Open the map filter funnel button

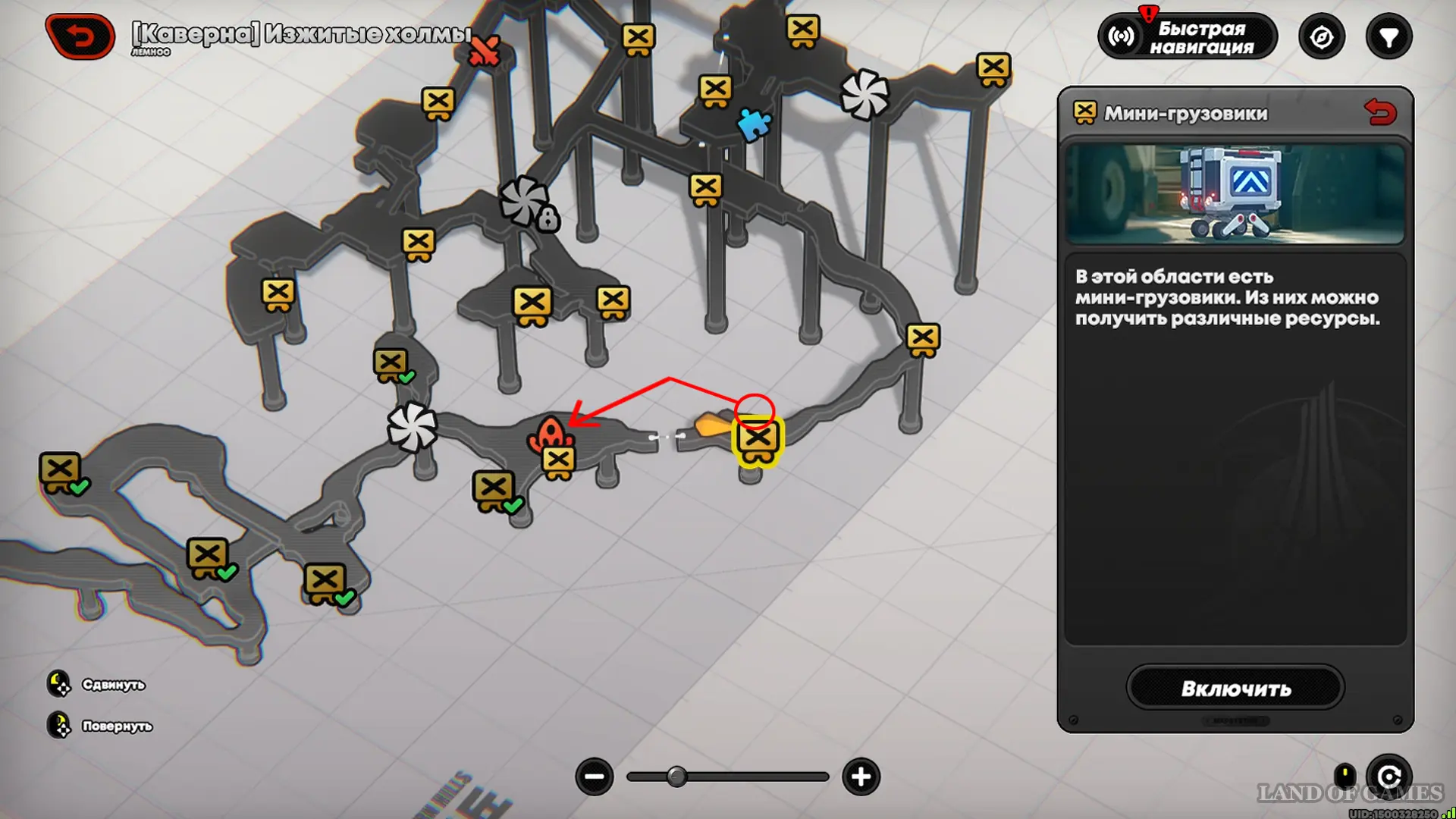1389,37
